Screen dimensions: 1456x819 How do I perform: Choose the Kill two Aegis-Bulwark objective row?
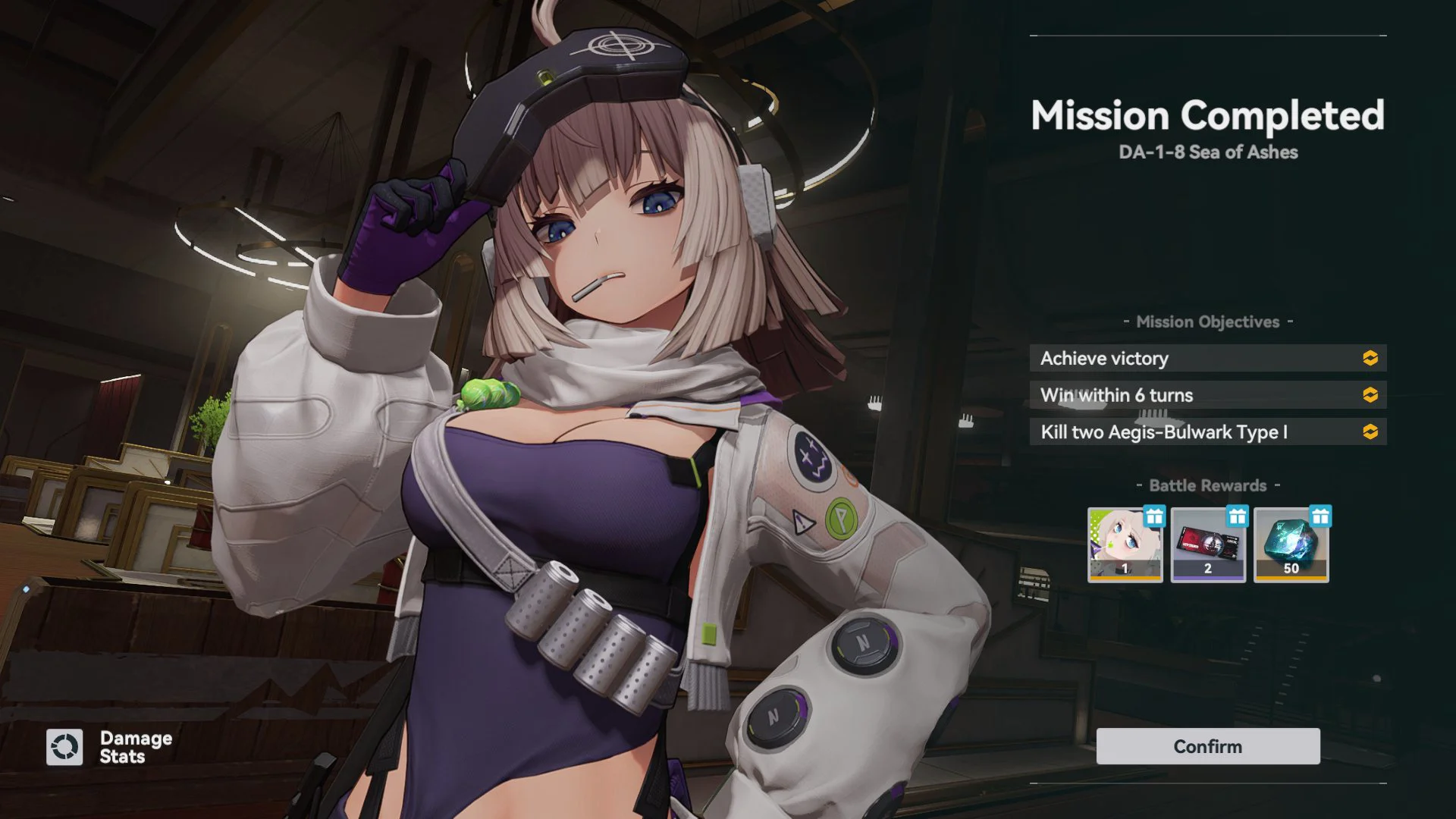(1207, 432)
